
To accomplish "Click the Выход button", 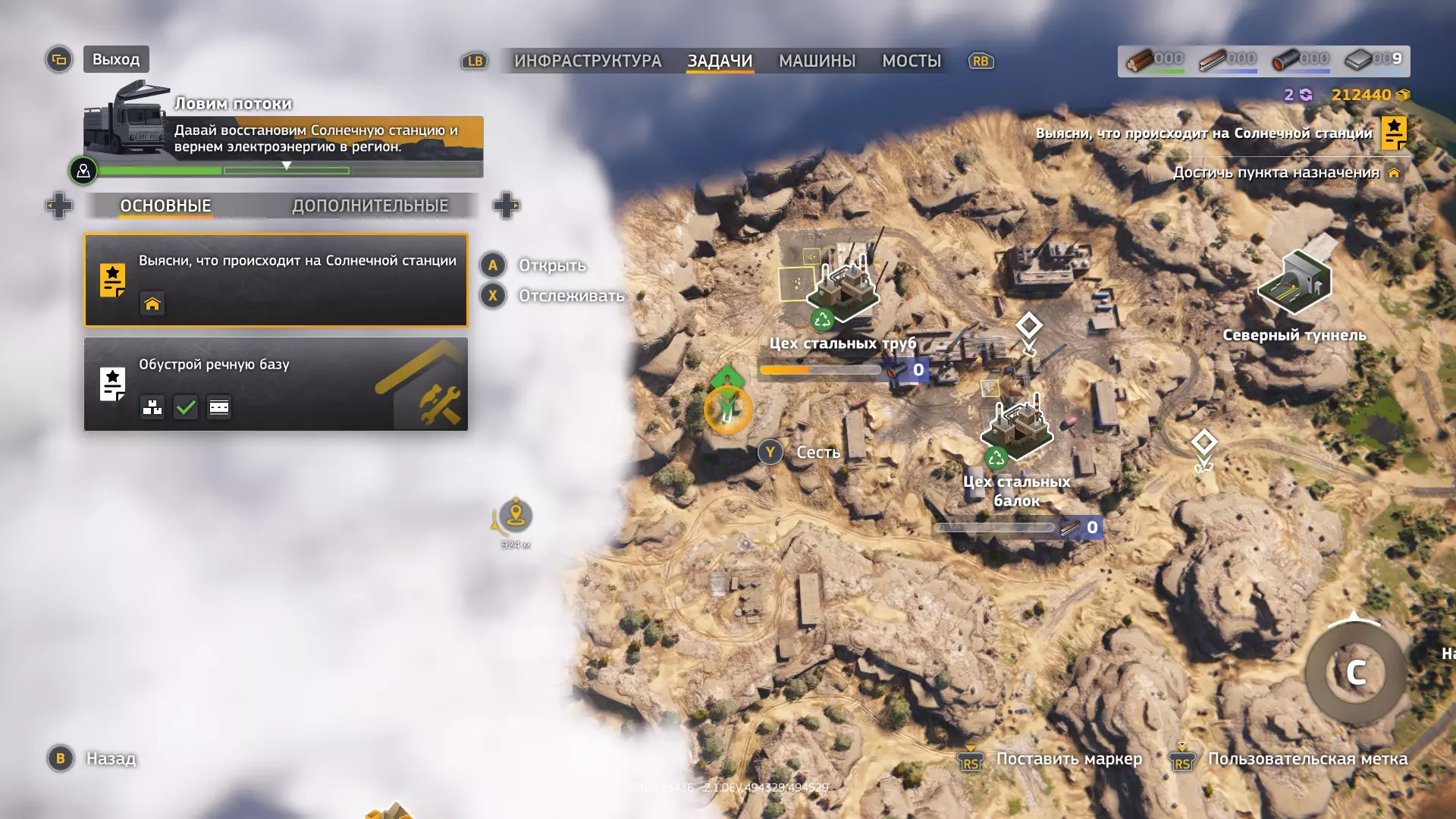I will pos(116,59).
